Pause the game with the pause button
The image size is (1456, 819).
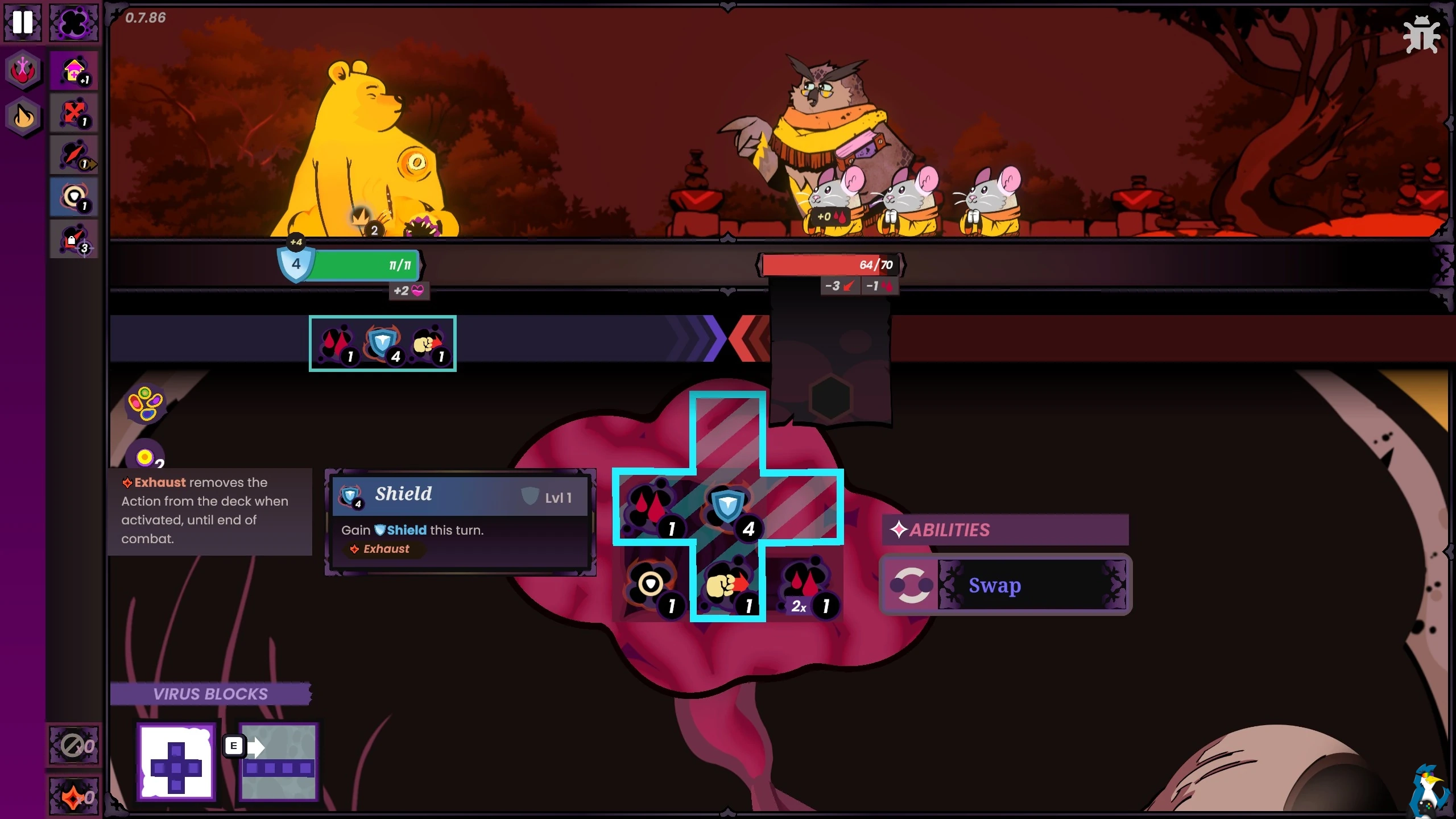pyautogui.click(x=23, y=22)
